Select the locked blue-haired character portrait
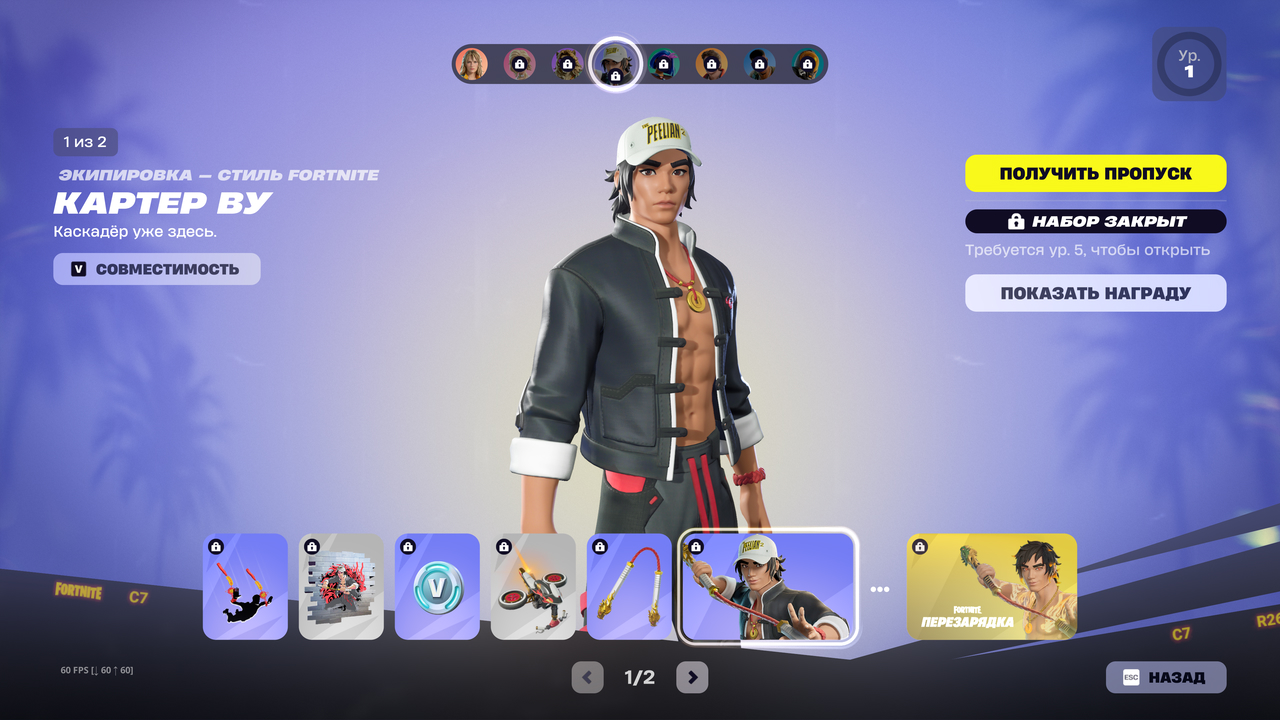This screenshot has height=720, width=1280. coord(663,64)
